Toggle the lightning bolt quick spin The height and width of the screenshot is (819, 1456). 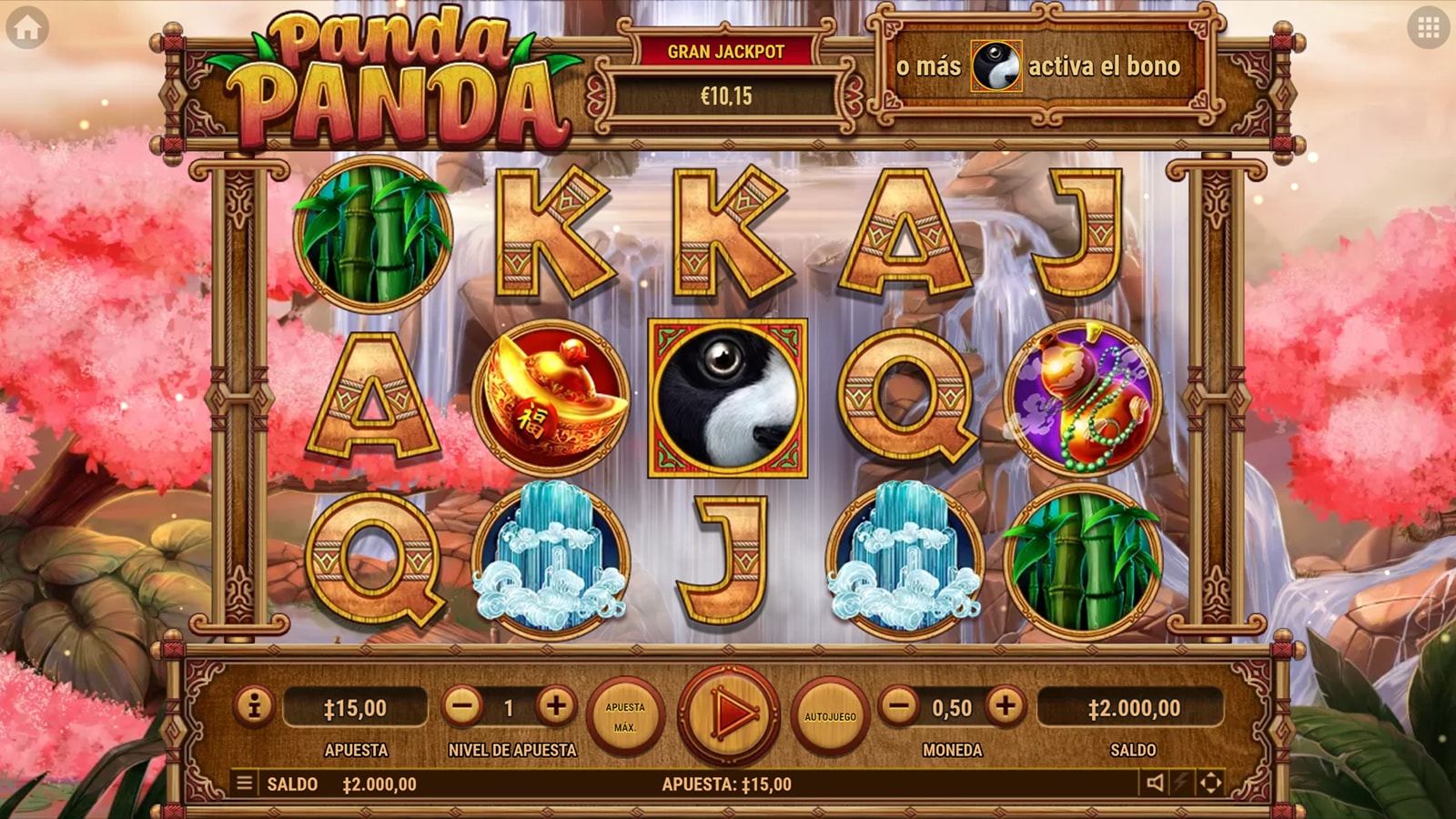point(1182,783)
